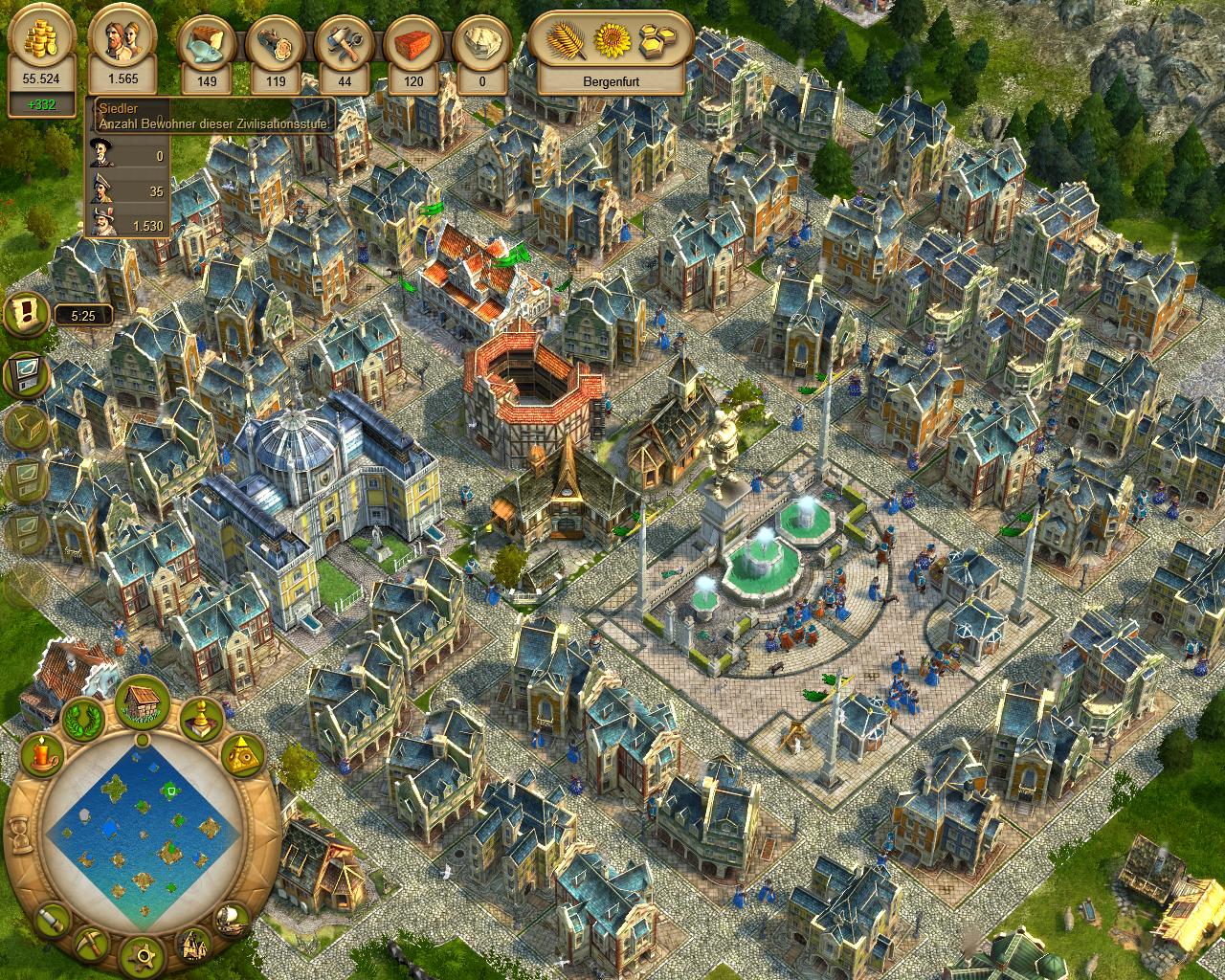The image size is (1225, 980).
Task: Click the golden pyramid eye button
Action: coord(243,756)
